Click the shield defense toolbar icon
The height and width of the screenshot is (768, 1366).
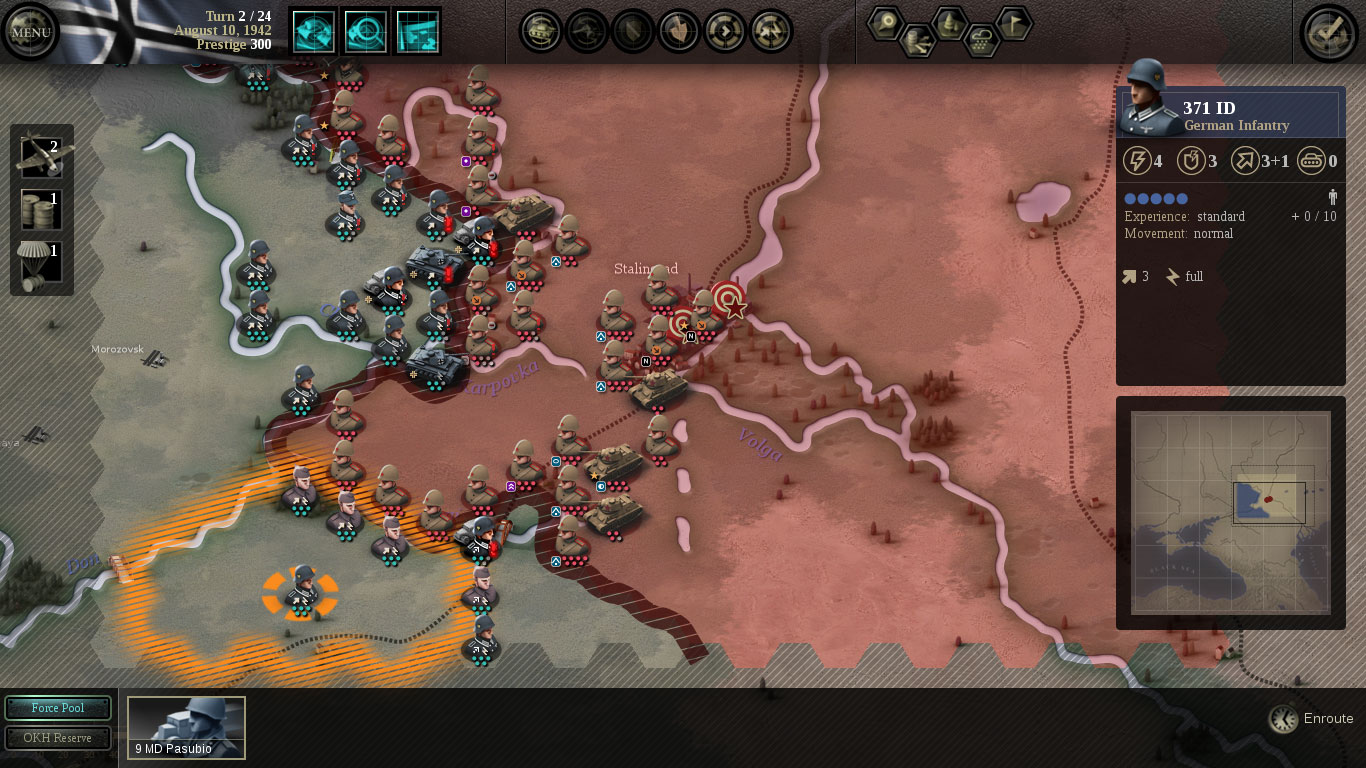click(x=632, y=31)
